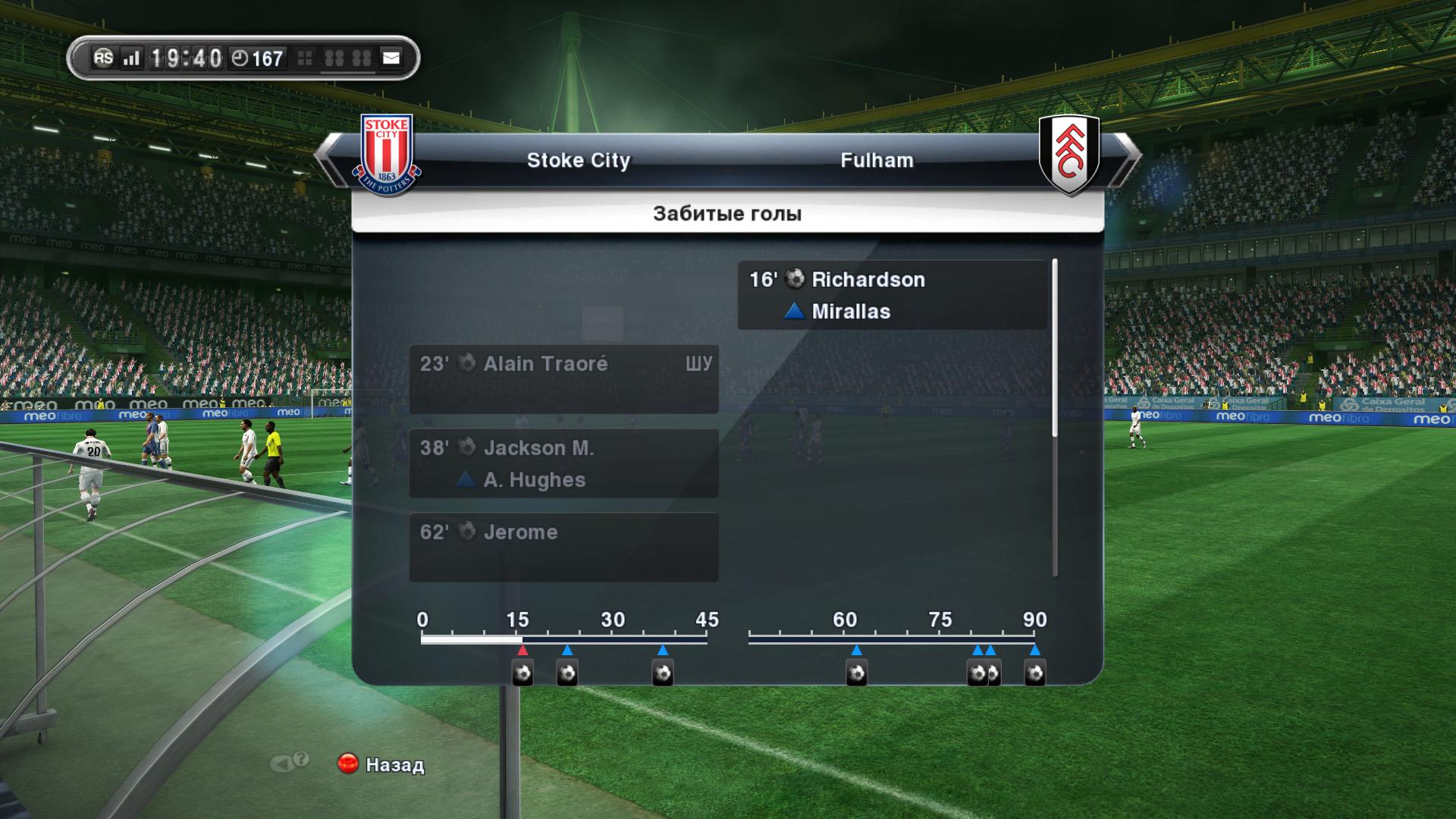Viewport: 1456px width, 819px height.
Task: Click the goals list vertical scrollbar
Action: coord(1055,348)
